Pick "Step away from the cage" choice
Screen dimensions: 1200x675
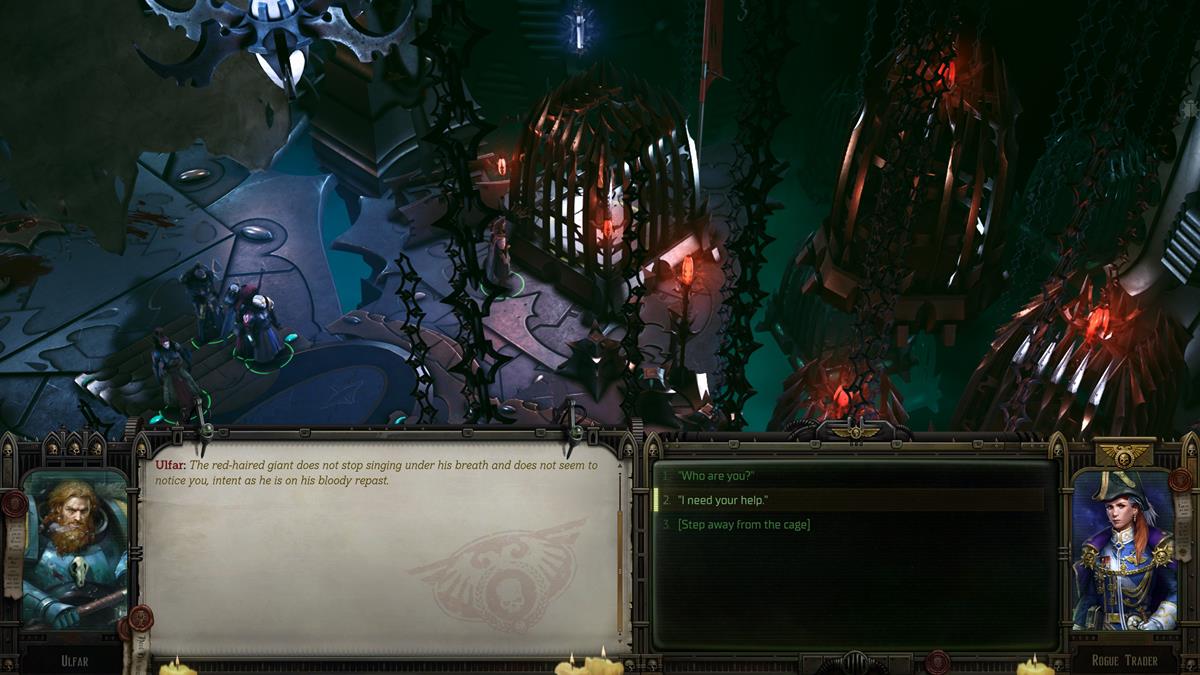click(743, 524)
